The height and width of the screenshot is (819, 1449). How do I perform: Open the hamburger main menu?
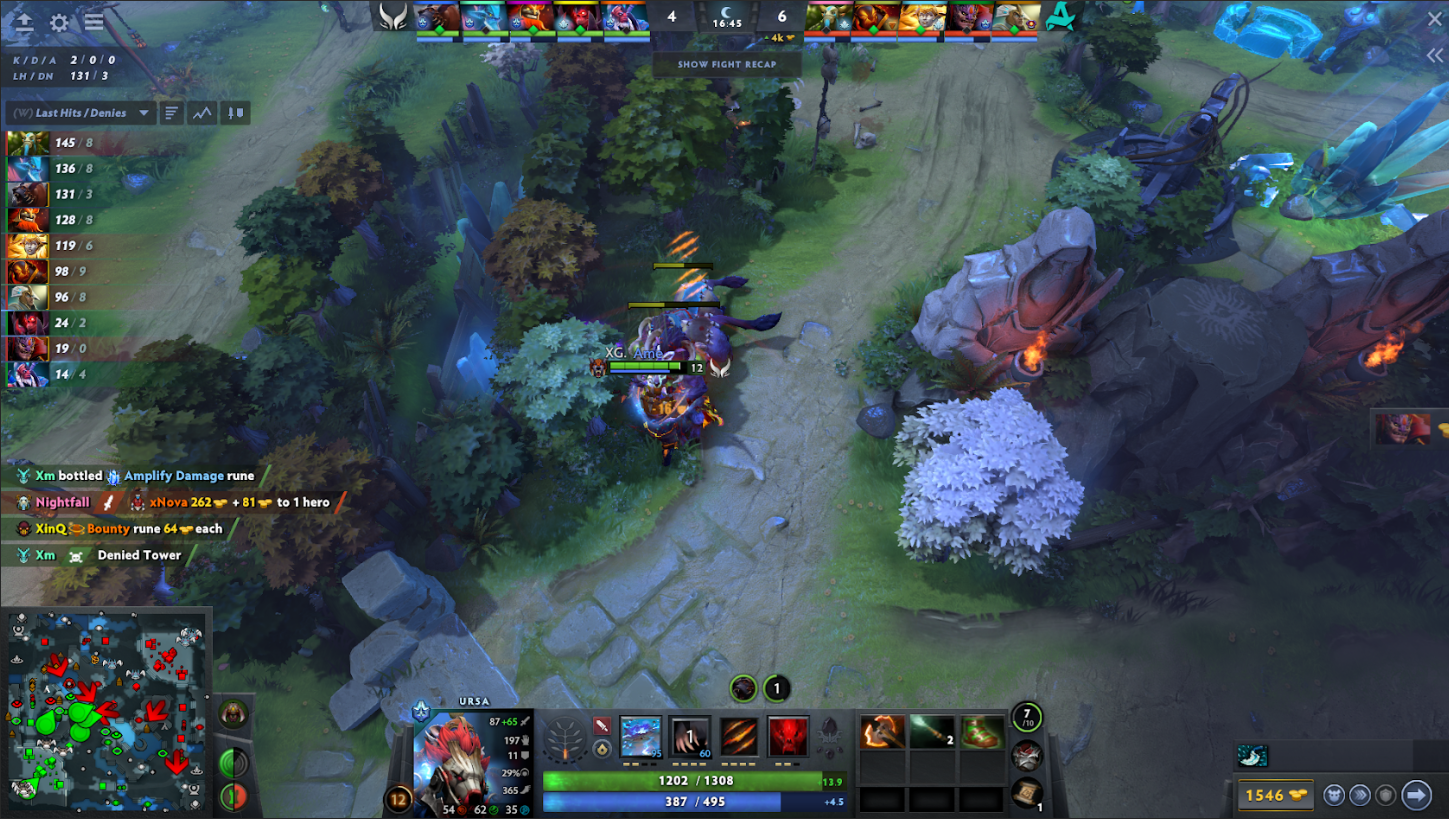click(94, 23)
